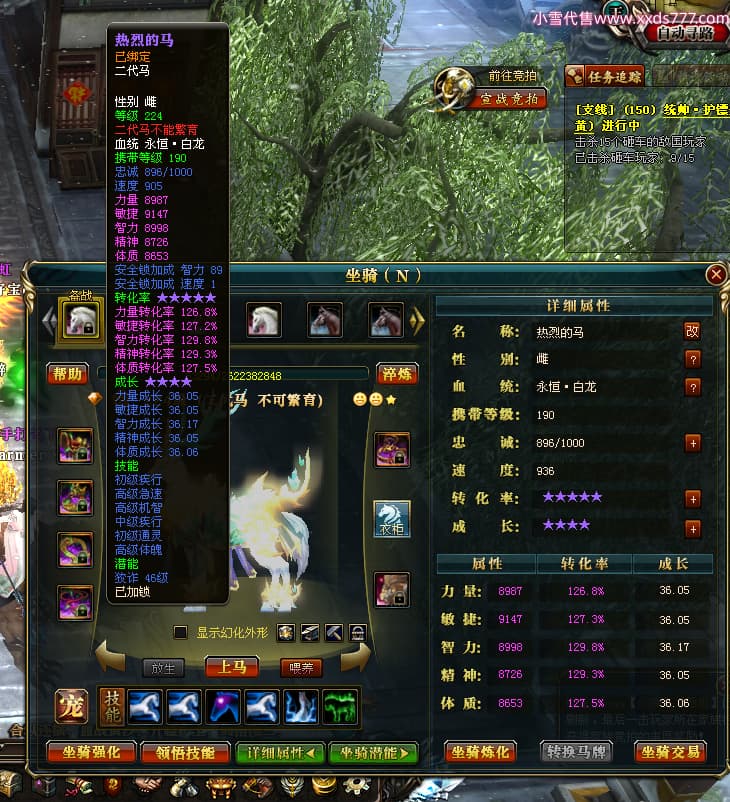Switch to the 任务追踪 quest tracking tab
Viewport: 730px width, 802px height.
click(x=606, y=76)
